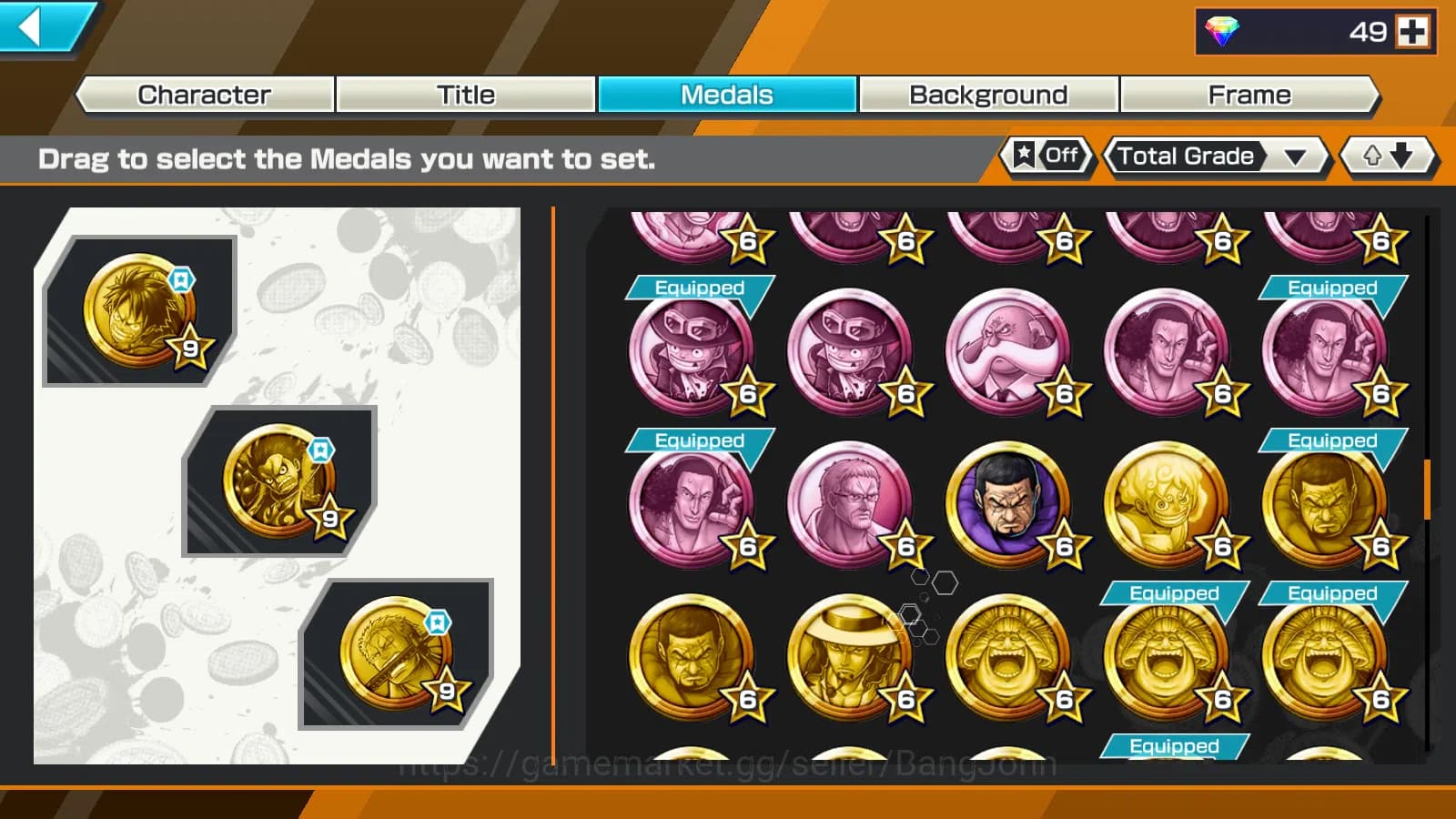The height and width of the screenshot is (819, 1456).
Task: Expand the sort criteria selector arrow
Action: [1296, 157]
